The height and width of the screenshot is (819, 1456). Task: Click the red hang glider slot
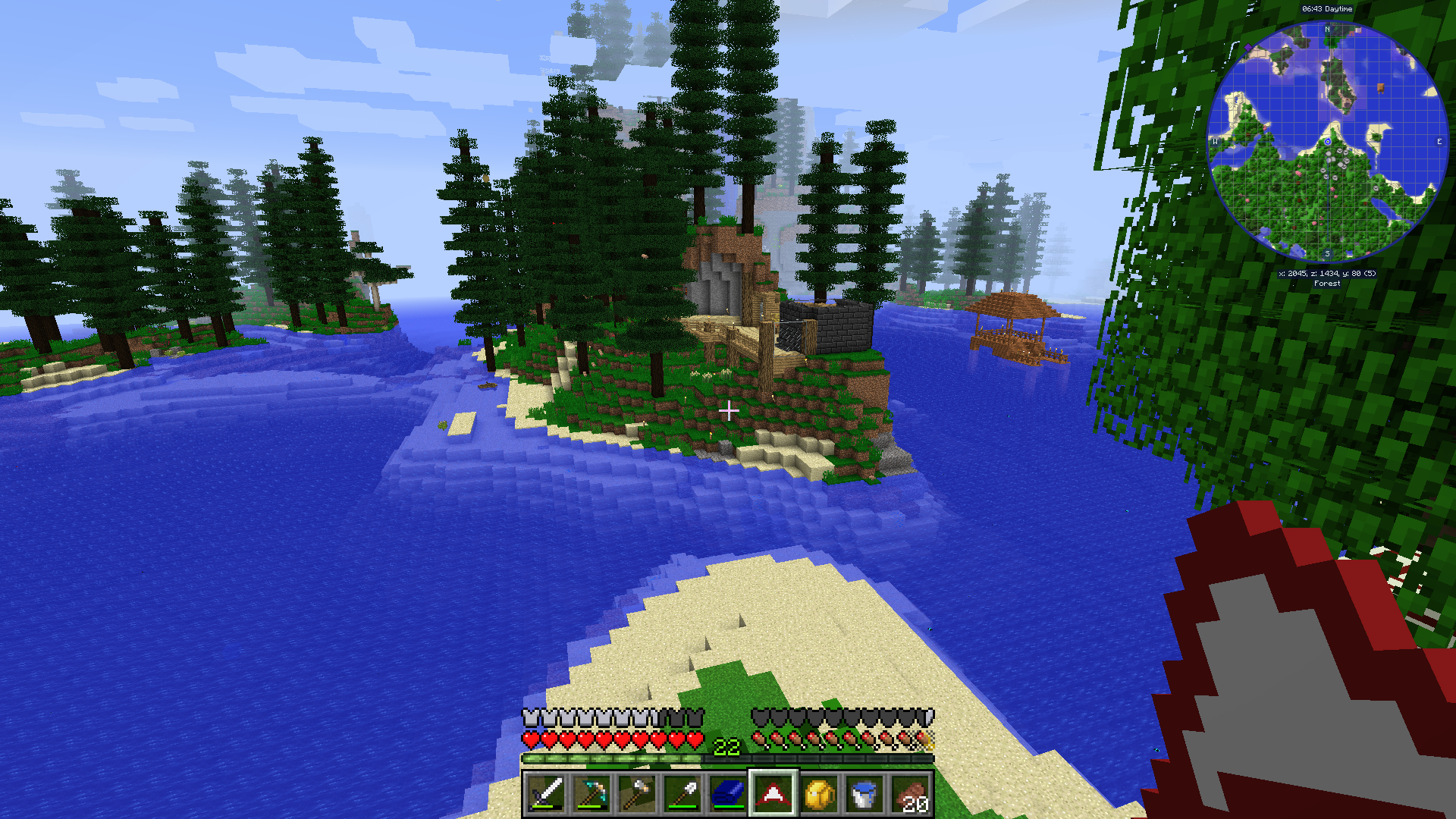(x=773, y=794)
